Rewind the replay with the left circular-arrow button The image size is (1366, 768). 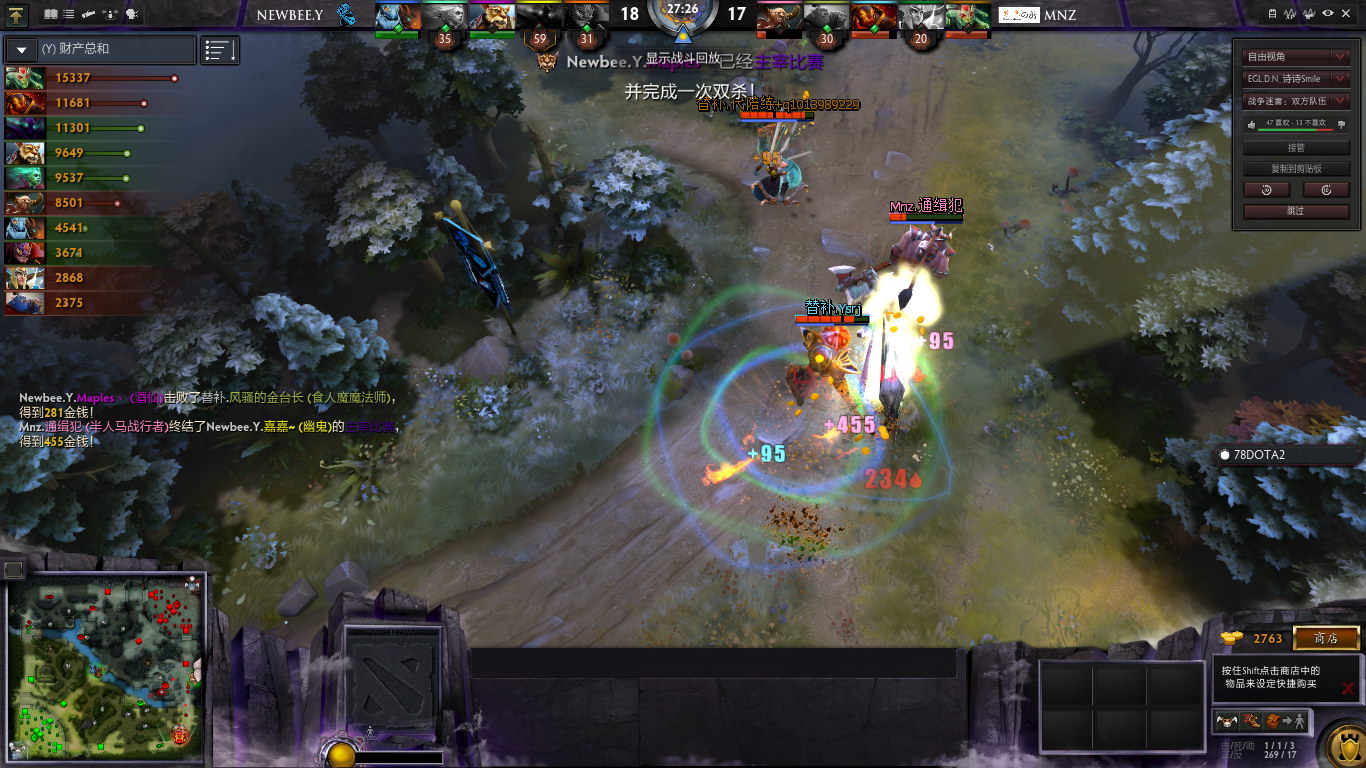click(x=1267, y=190)
